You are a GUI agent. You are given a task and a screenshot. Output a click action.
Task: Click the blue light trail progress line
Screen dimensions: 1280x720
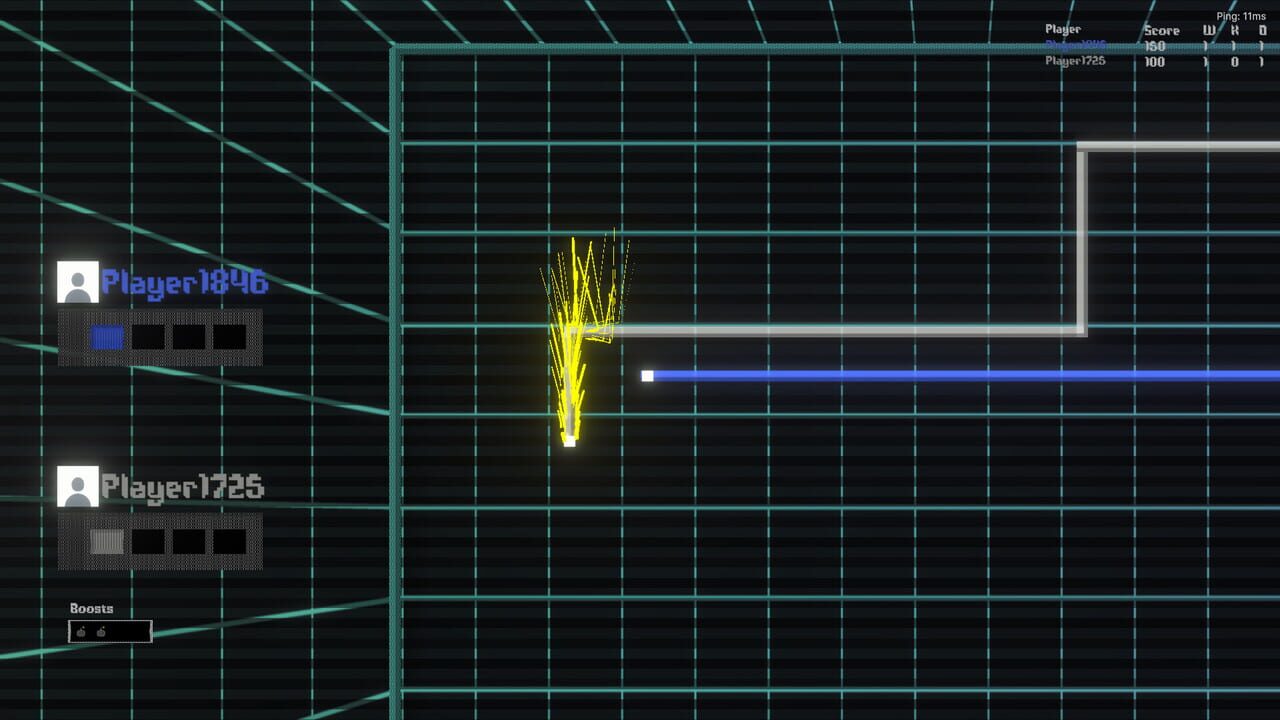click(x=950, y=375)
